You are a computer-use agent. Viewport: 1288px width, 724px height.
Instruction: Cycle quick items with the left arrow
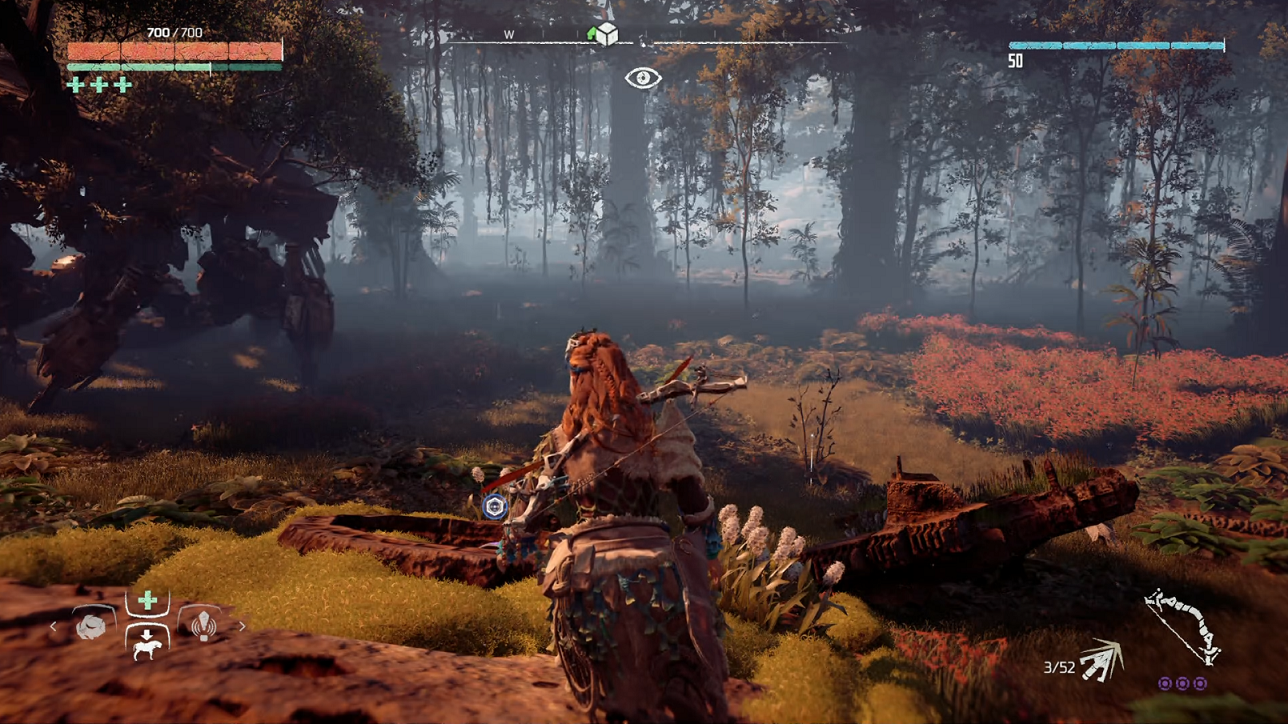pos(54,627)
